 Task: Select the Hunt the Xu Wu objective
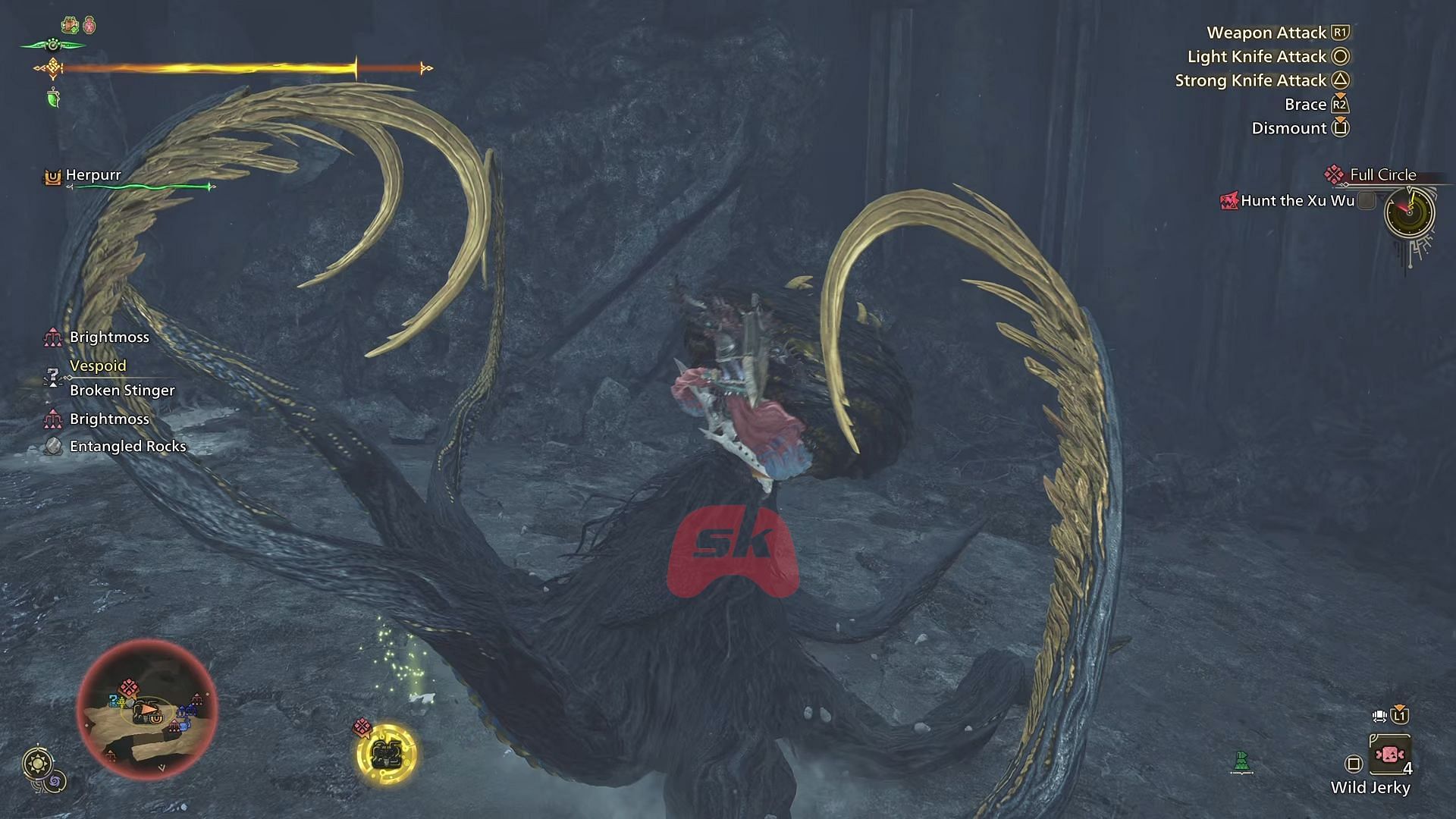click(x=1297, y=201)
